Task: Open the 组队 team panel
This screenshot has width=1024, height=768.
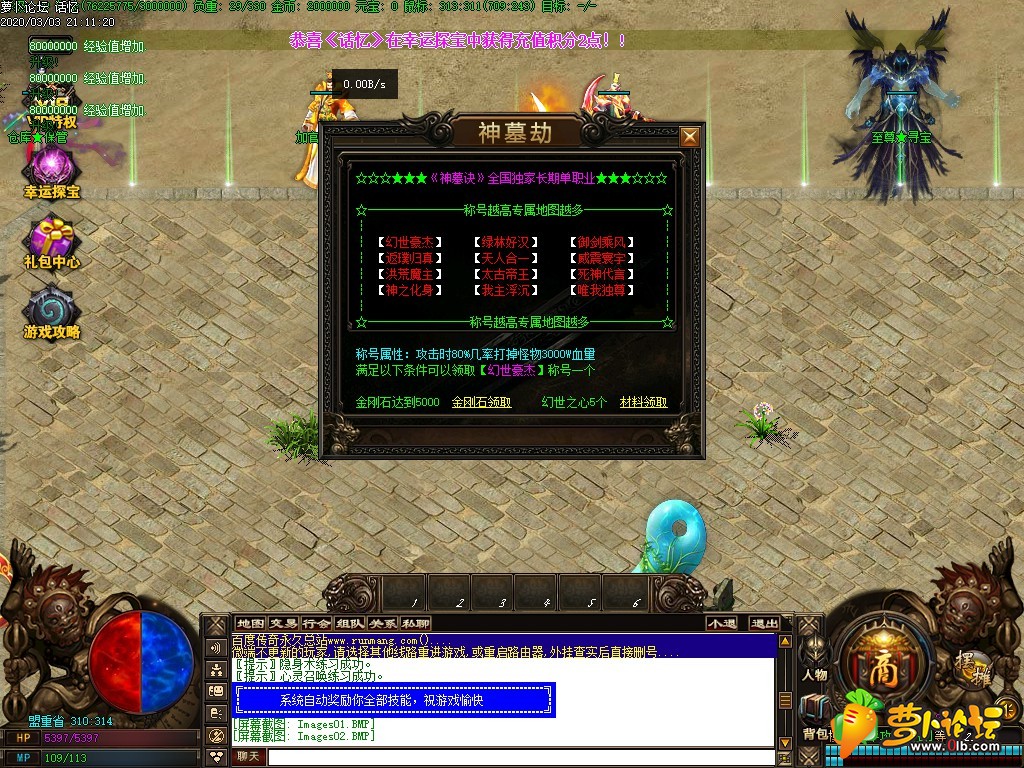Action: pos(349,623)
